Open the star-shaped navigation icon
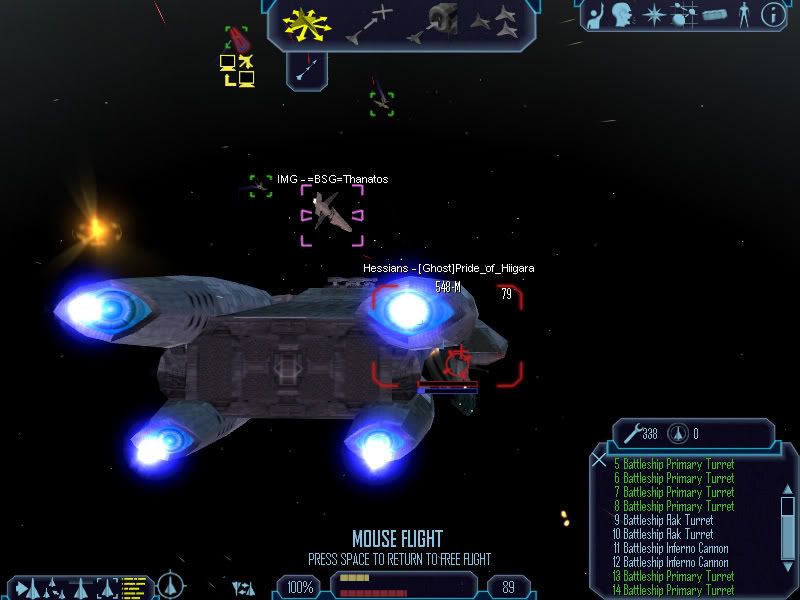The image size is (800, 600). click(653, 15)
